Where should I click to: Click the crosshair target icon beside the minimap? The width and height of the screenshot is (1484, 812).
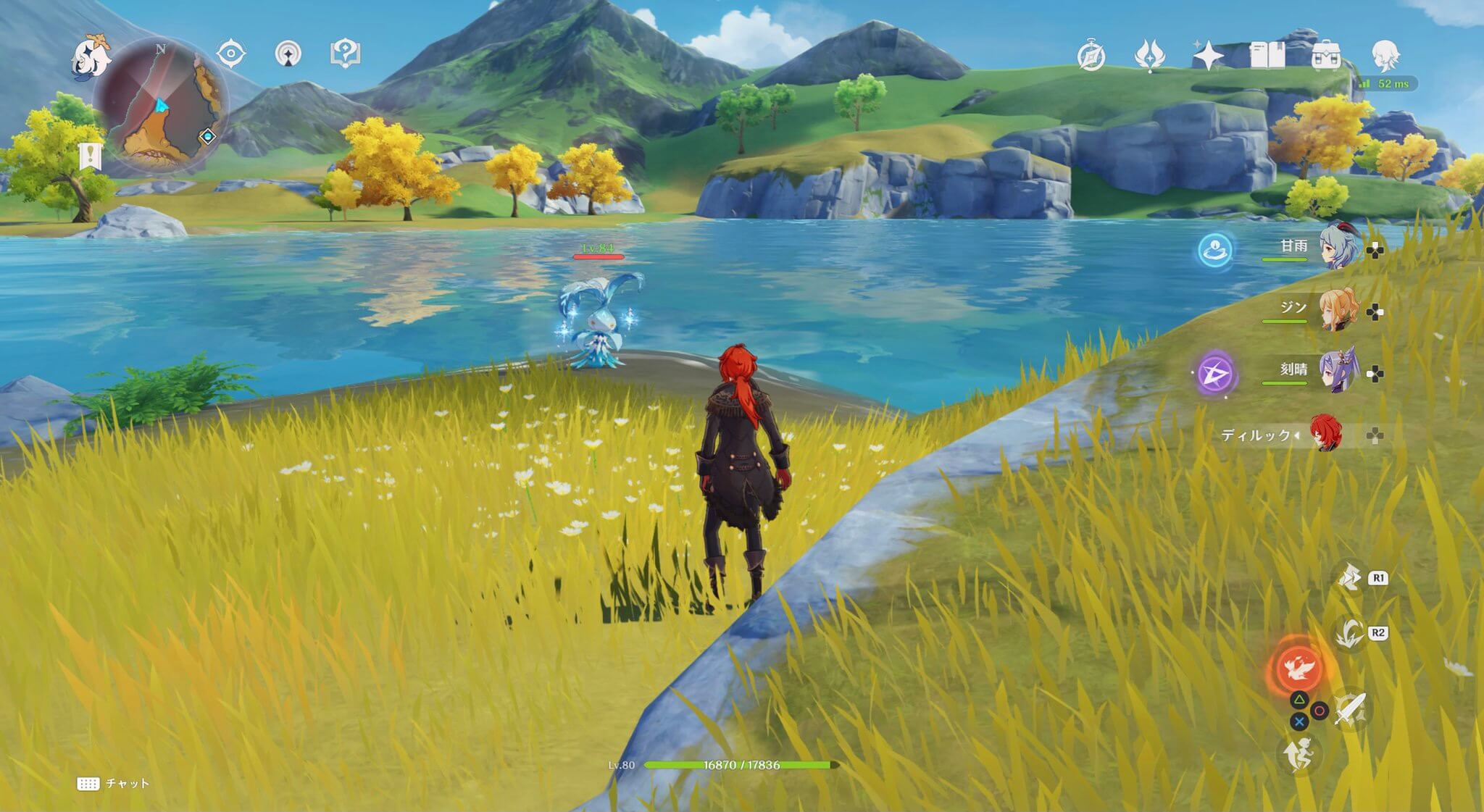[x=231, y=54]
